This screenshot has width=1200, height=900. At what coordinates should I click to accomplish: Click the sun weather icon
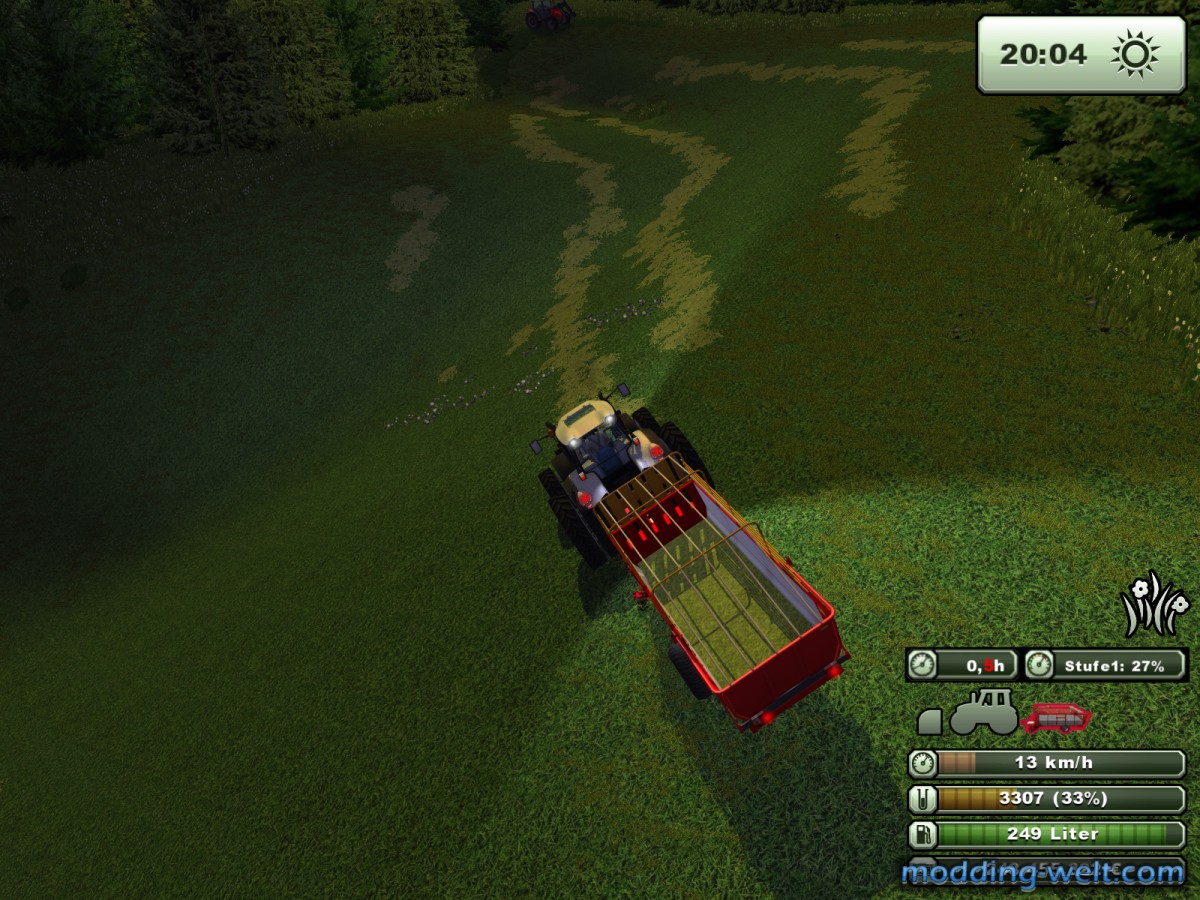coord(1135,54)
